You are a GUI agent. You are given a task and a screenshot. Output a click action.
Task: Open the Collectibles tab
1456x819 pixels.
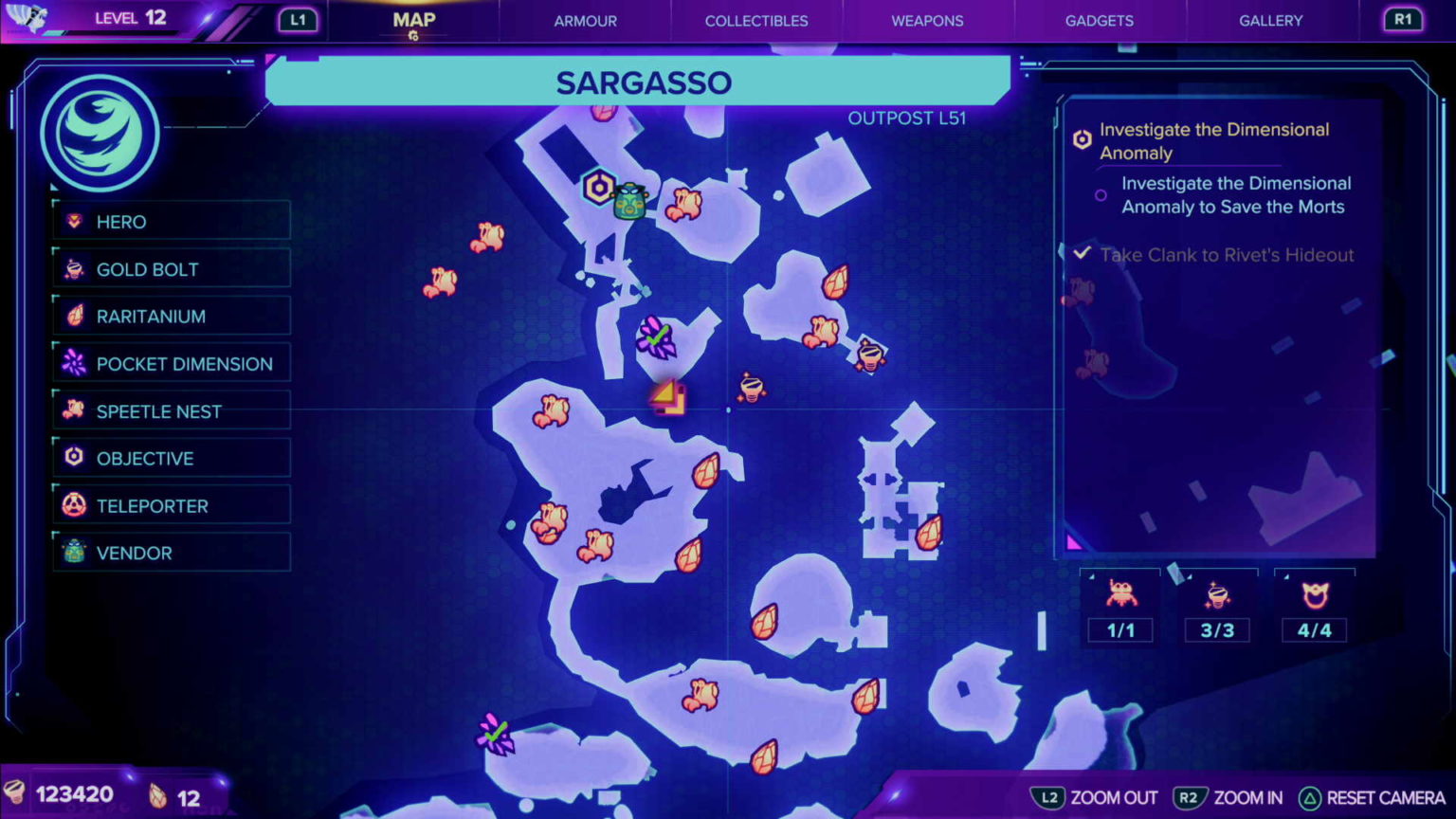click(755, 21)
